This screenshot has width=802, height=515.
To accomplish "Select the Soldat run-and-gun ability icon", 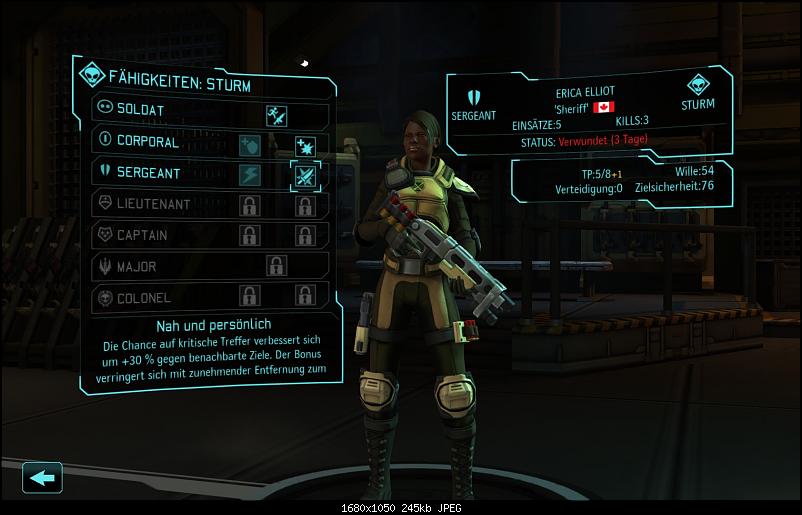I will click(277, 115).
